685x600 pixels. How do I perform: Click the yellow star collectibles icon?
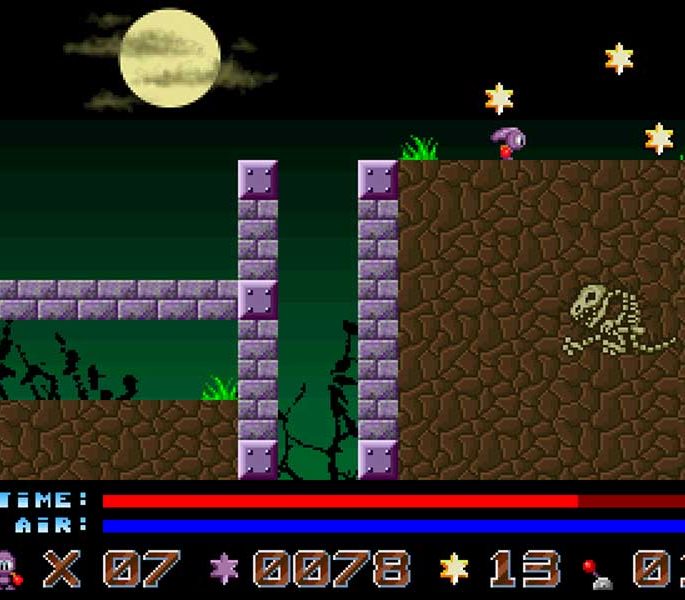click(454, 569)
